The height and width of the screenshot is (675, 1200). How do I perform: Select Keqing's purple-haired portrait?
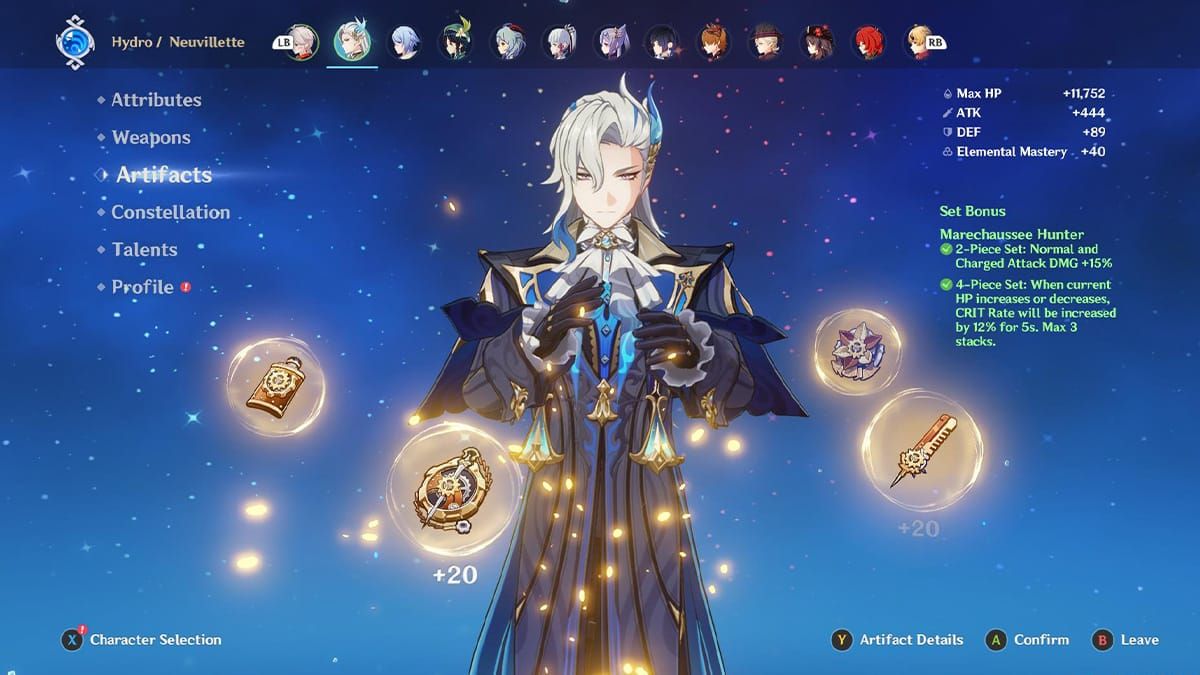610,42
